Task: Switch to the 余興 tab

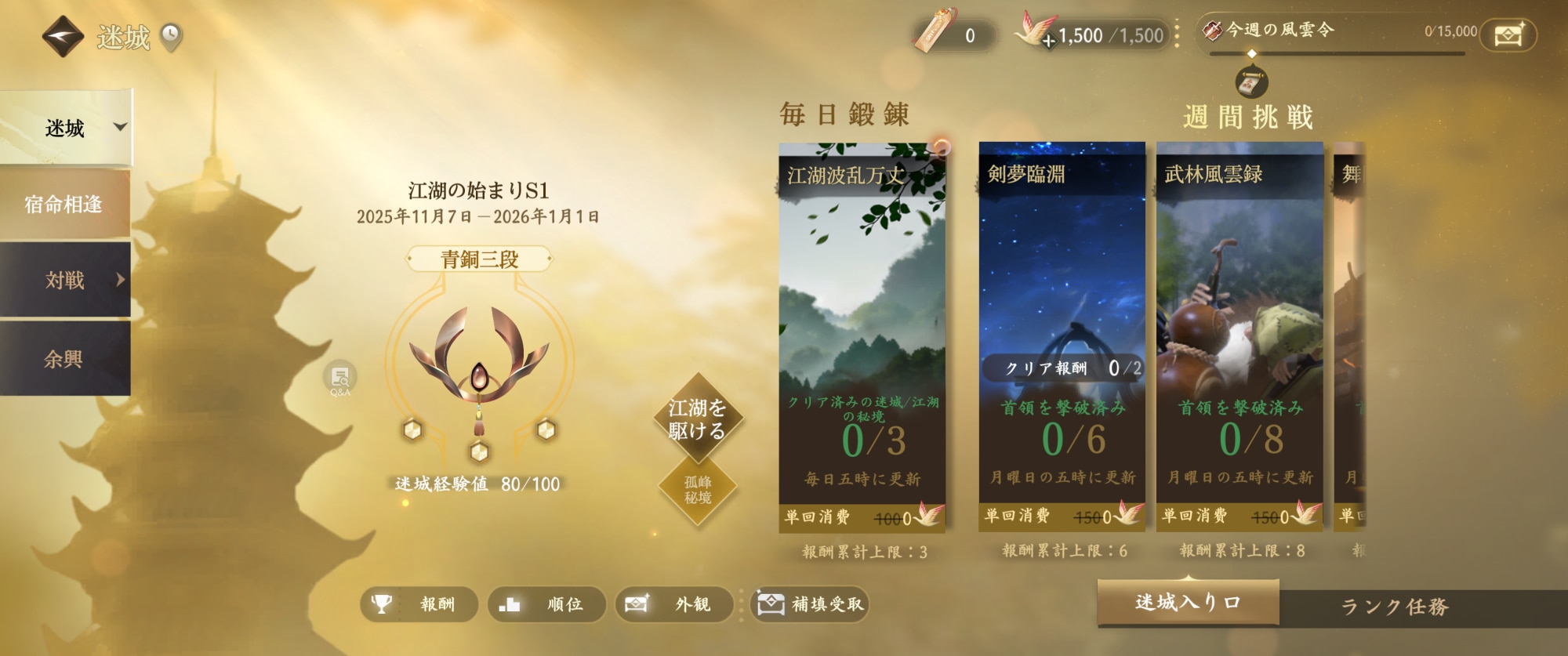Action: tap(64, 359)
